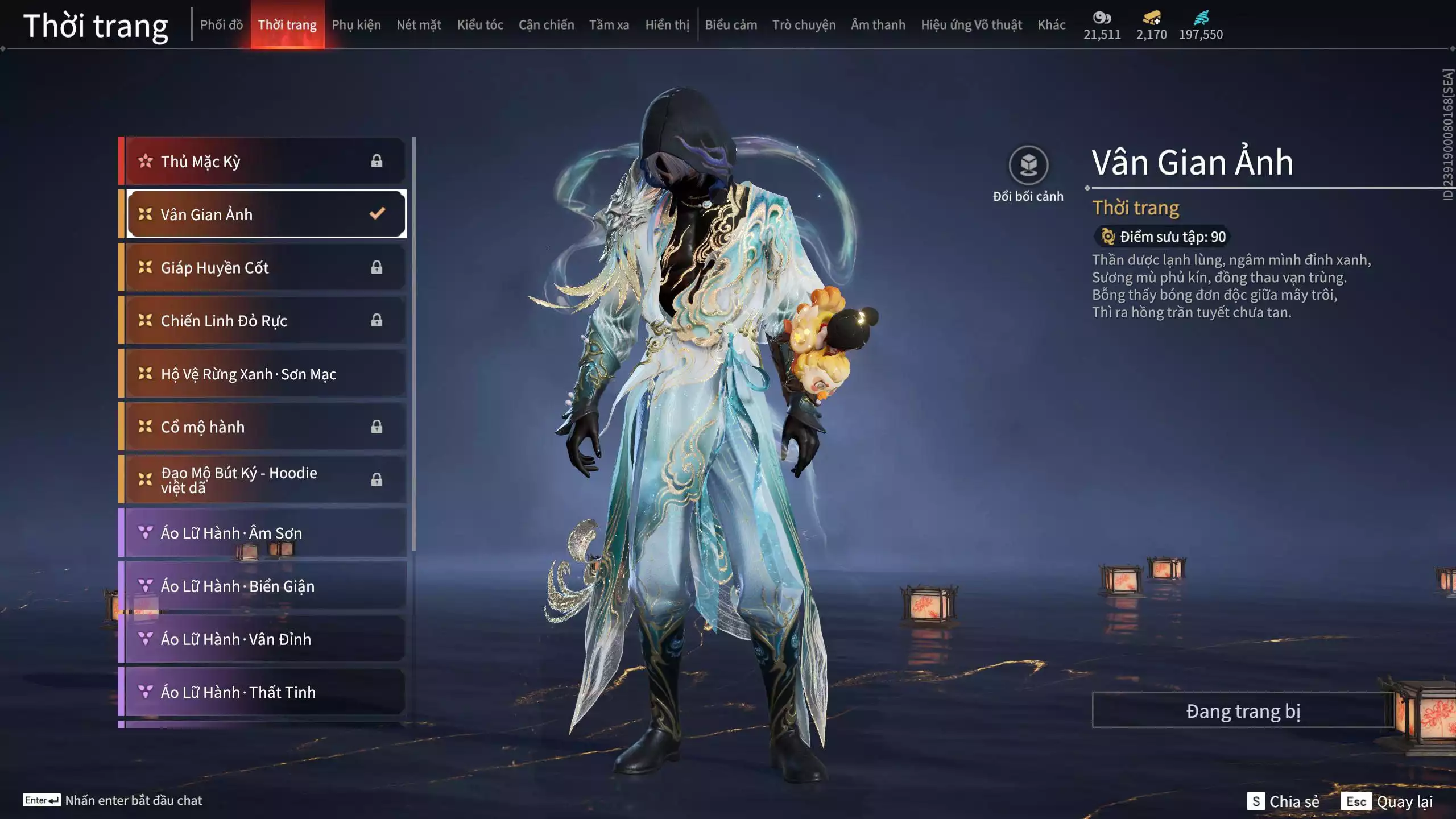The image size is (1456, 819).
Task: Switch to Hiệu ứng Võ thuật tab
Action: pos(971,25)
